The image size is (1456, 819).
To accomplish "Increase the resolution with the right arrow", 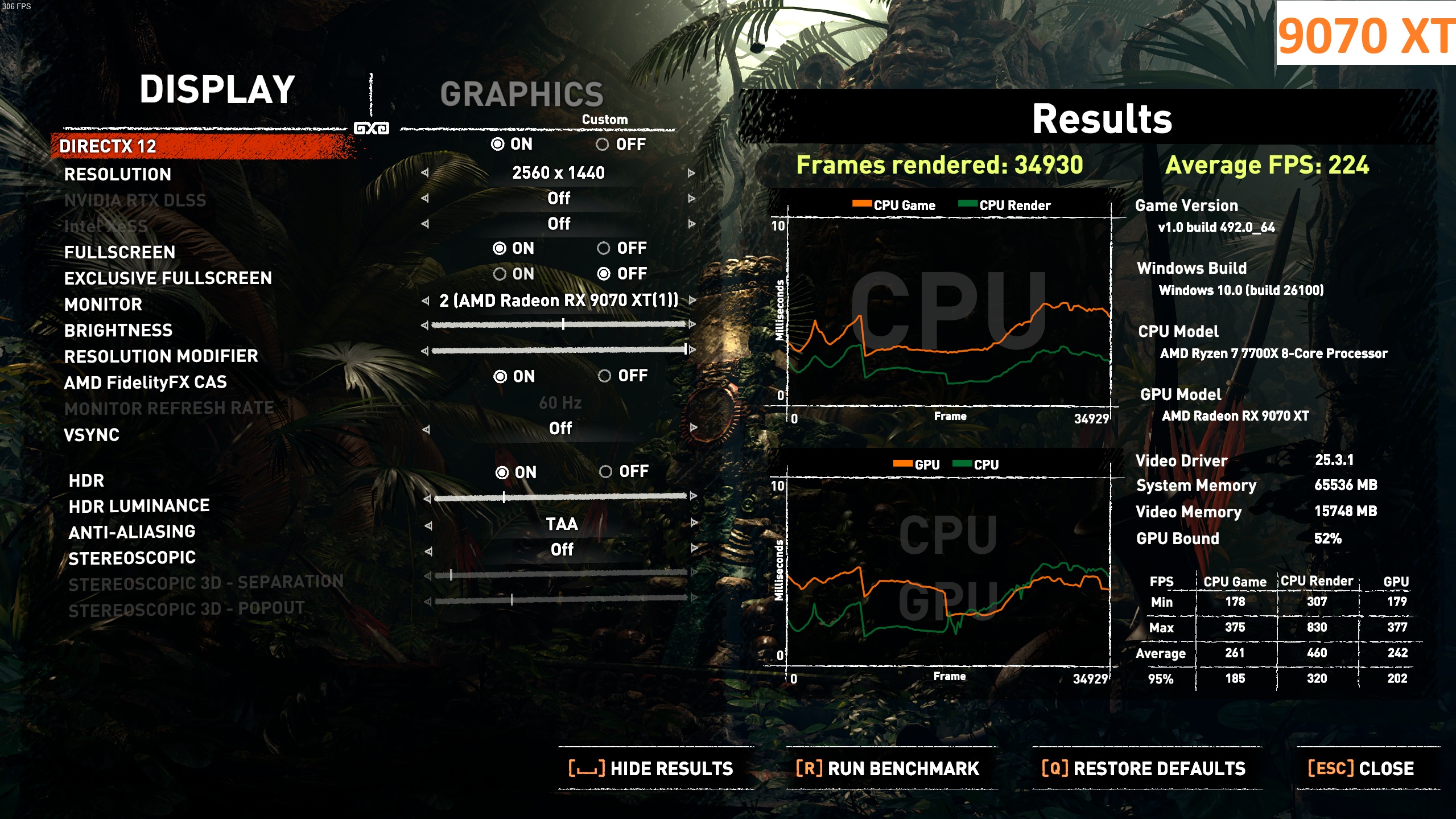I will coord(691,173).
